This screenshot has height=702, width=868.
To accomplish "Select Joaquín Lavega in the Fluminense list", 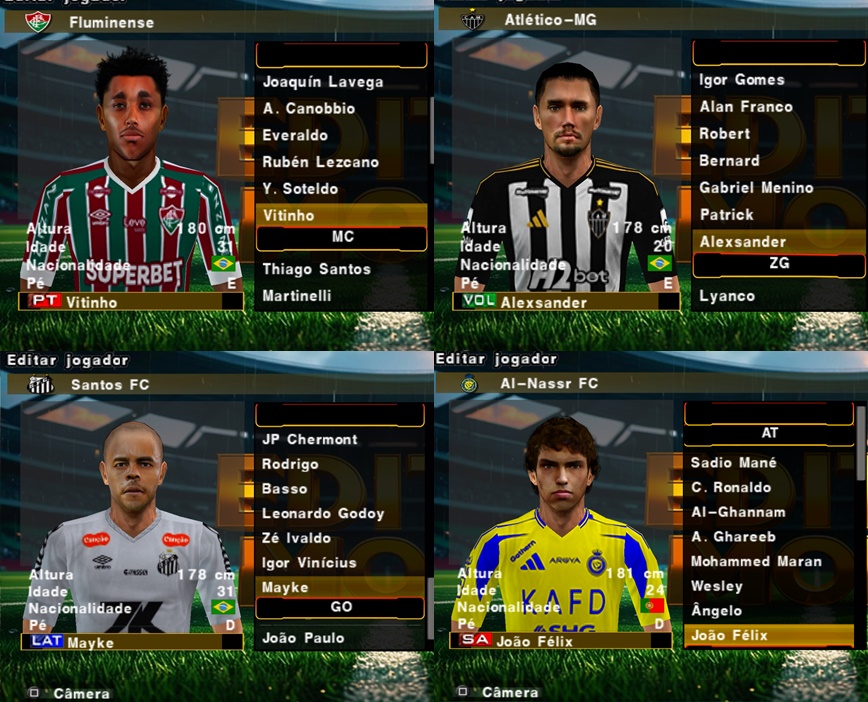I will (322, 82).
